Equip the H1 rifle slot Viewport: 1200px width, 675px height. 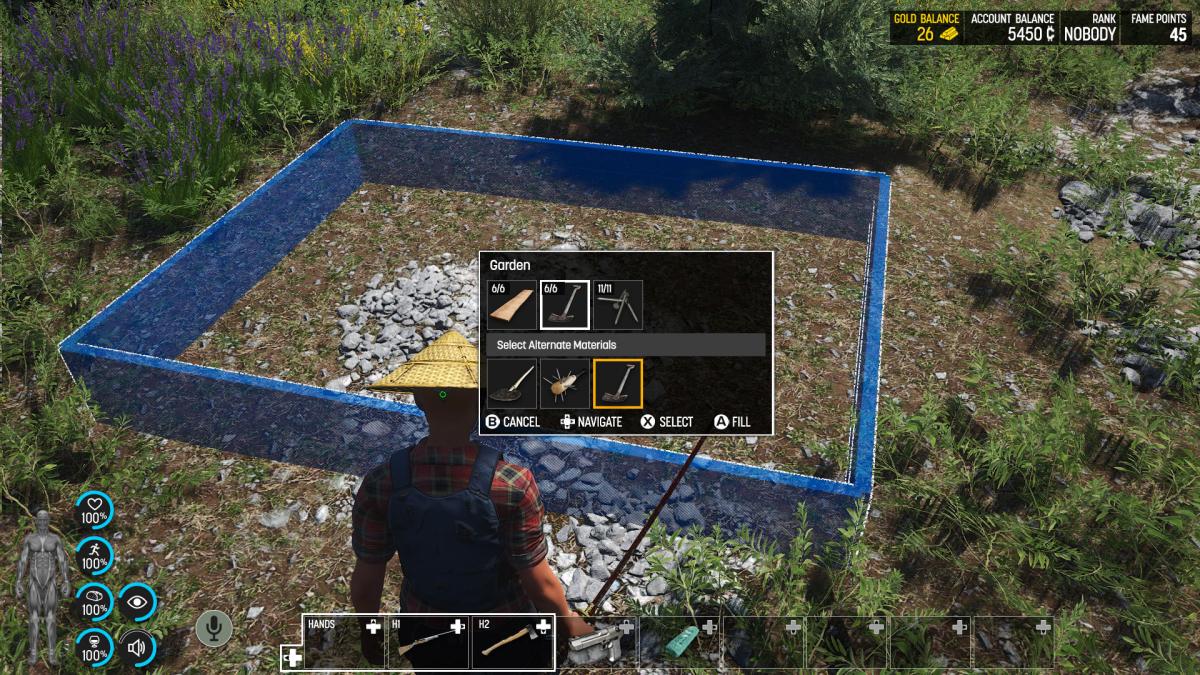pyautogui.click(x=428, y=642)
